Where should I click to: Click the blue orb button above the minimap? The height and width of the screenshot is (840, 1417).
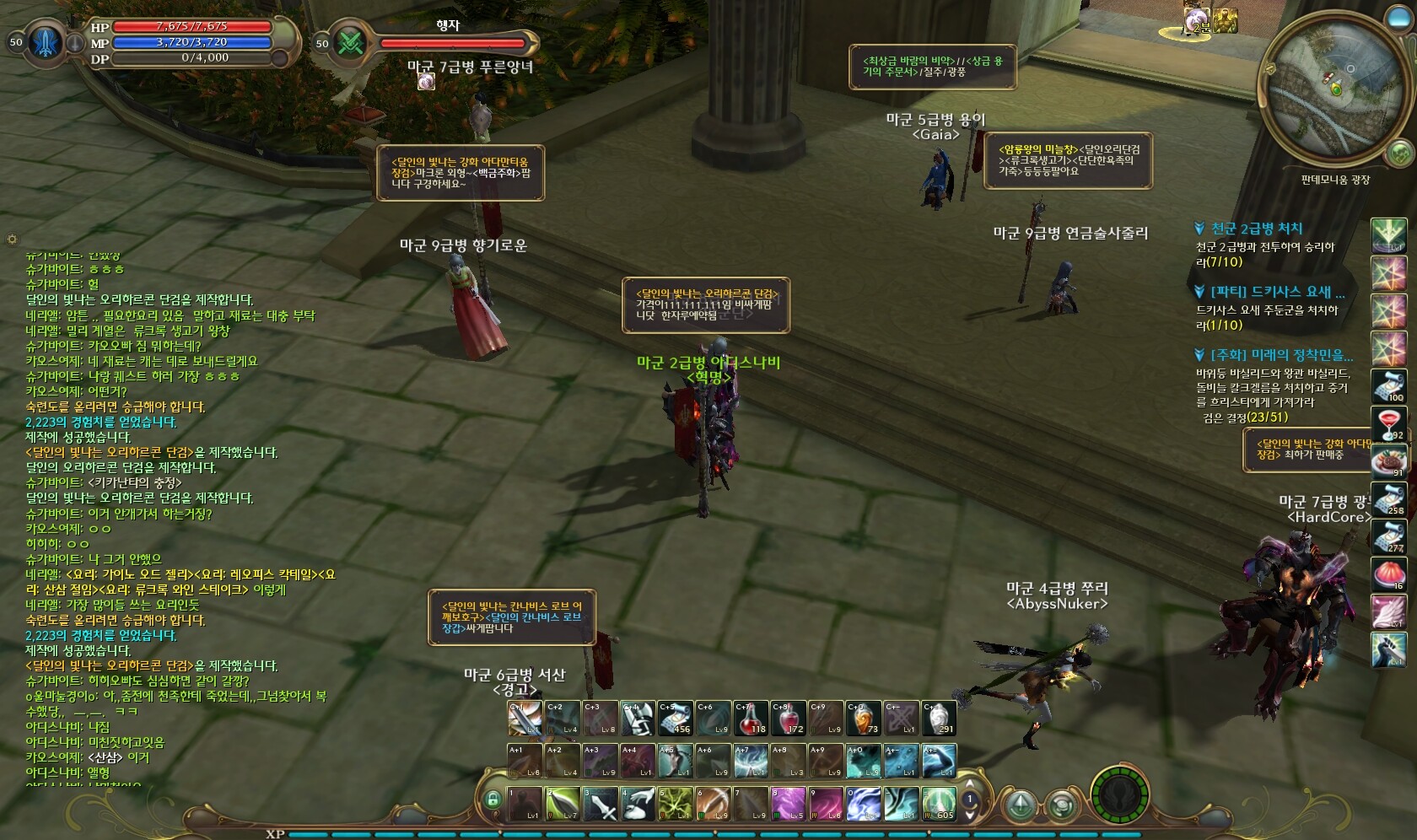(x=1398, y=19)
